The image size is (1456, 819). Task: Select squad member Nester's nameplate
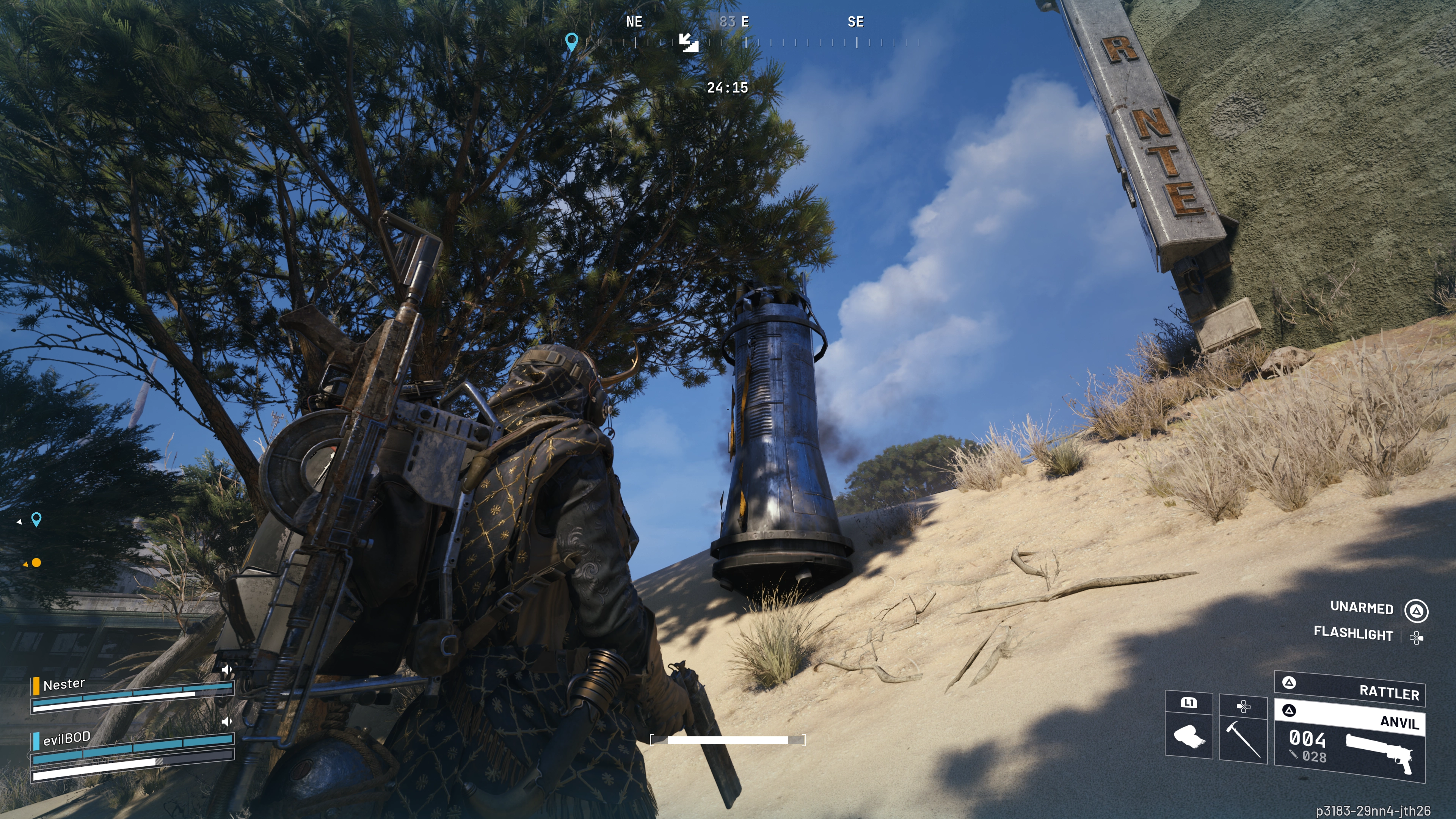[x=64, y=684]
